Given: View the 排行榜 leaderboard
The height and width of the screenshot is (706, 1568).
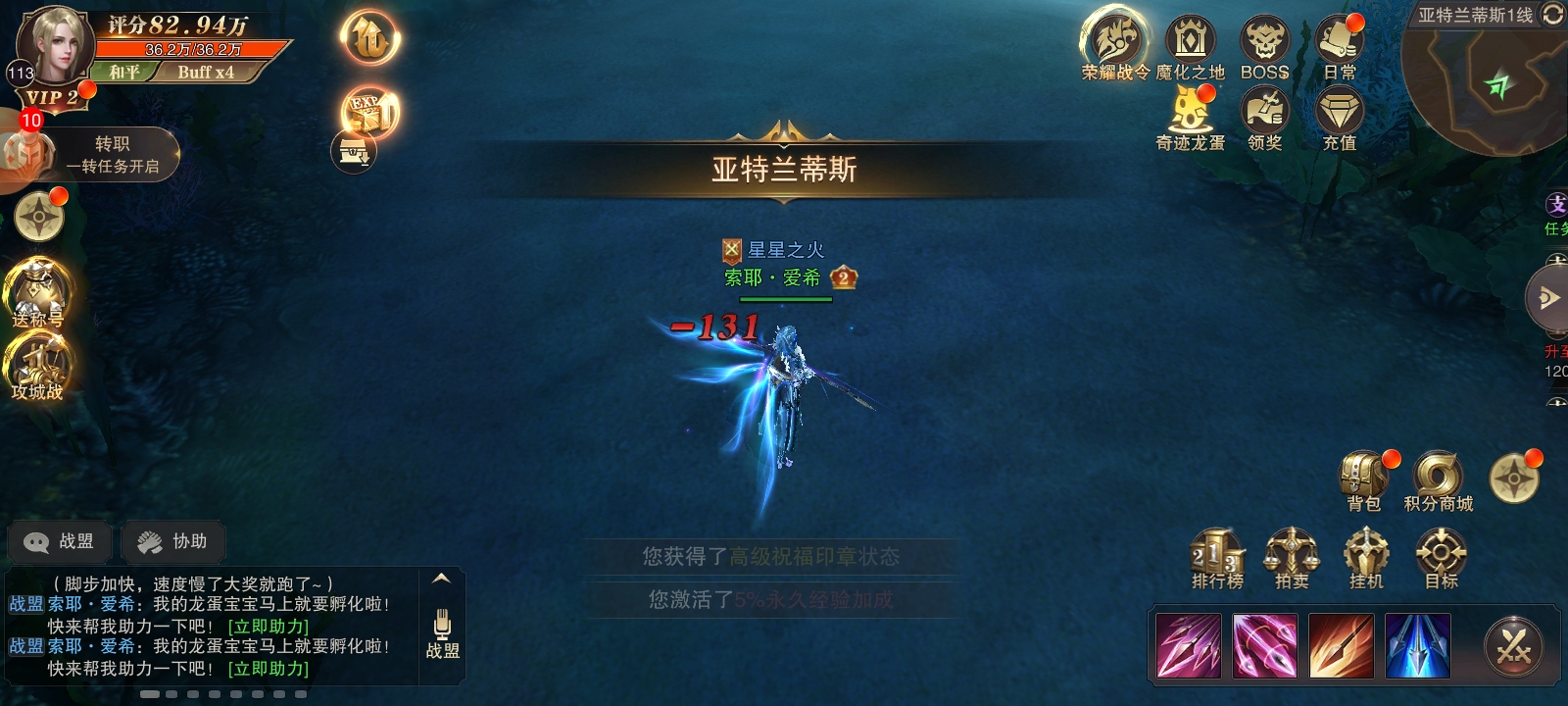Looking at the screenshot, I should point(1216,557).
